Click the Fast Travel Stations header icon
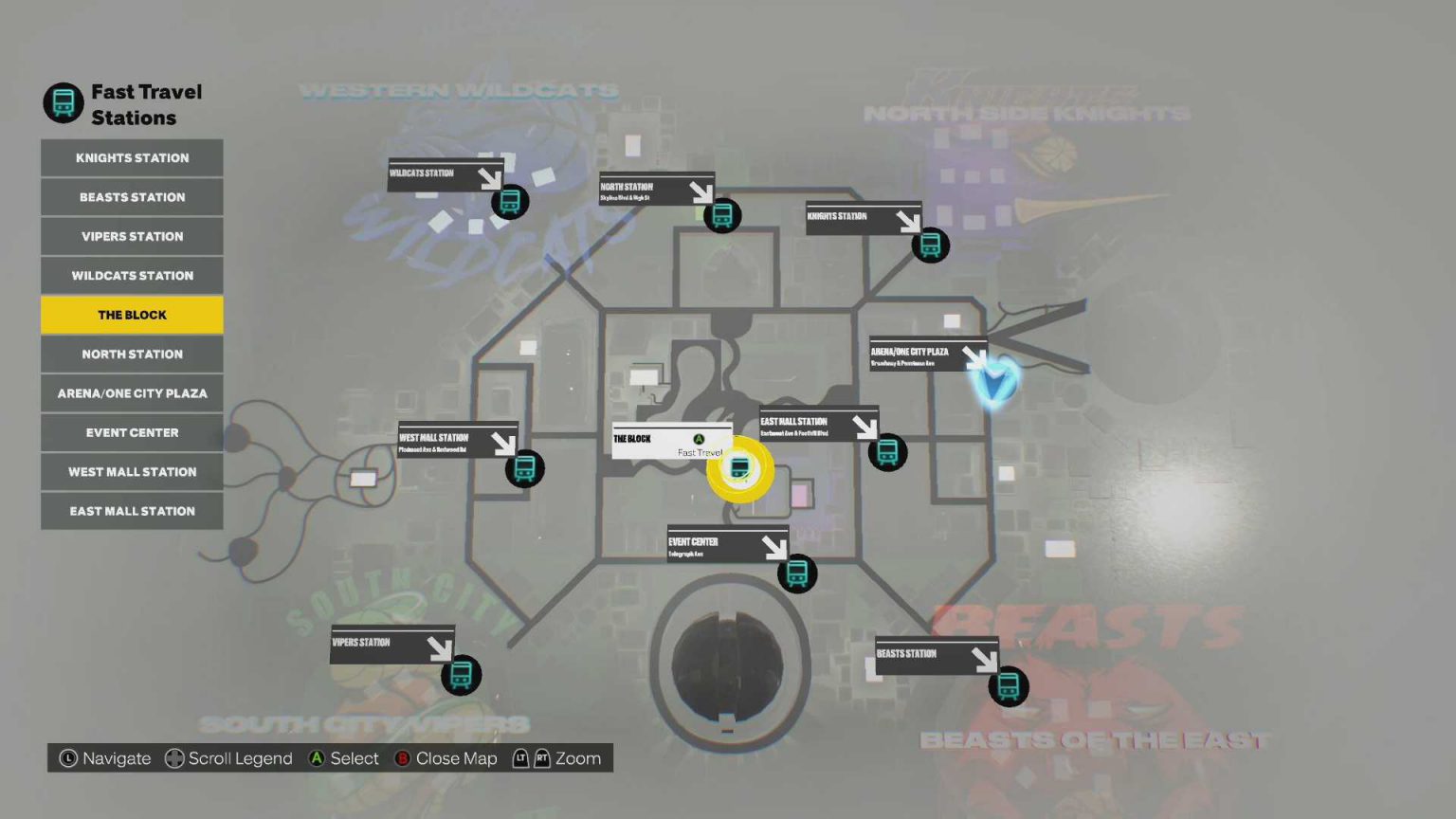This screenshot has height=819, width=1456. pos(63,101)
